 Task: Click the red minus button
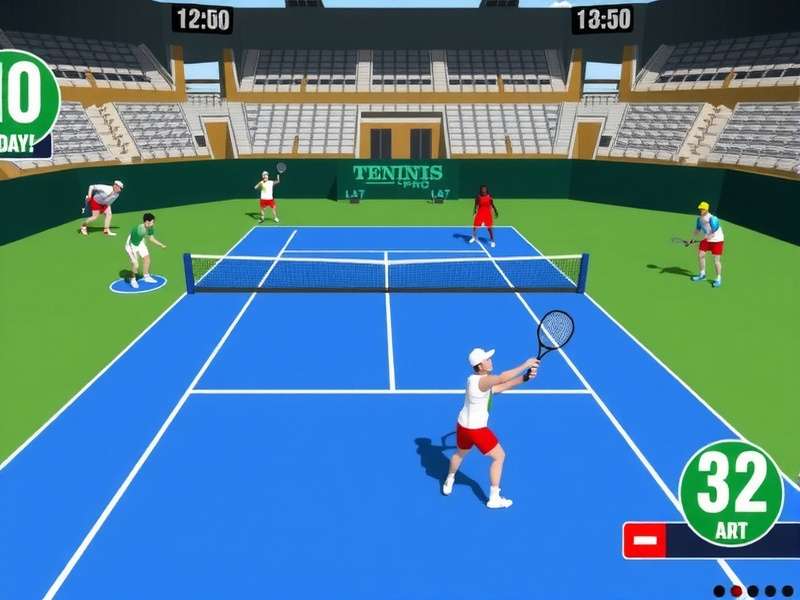click(x=645, y=540)
